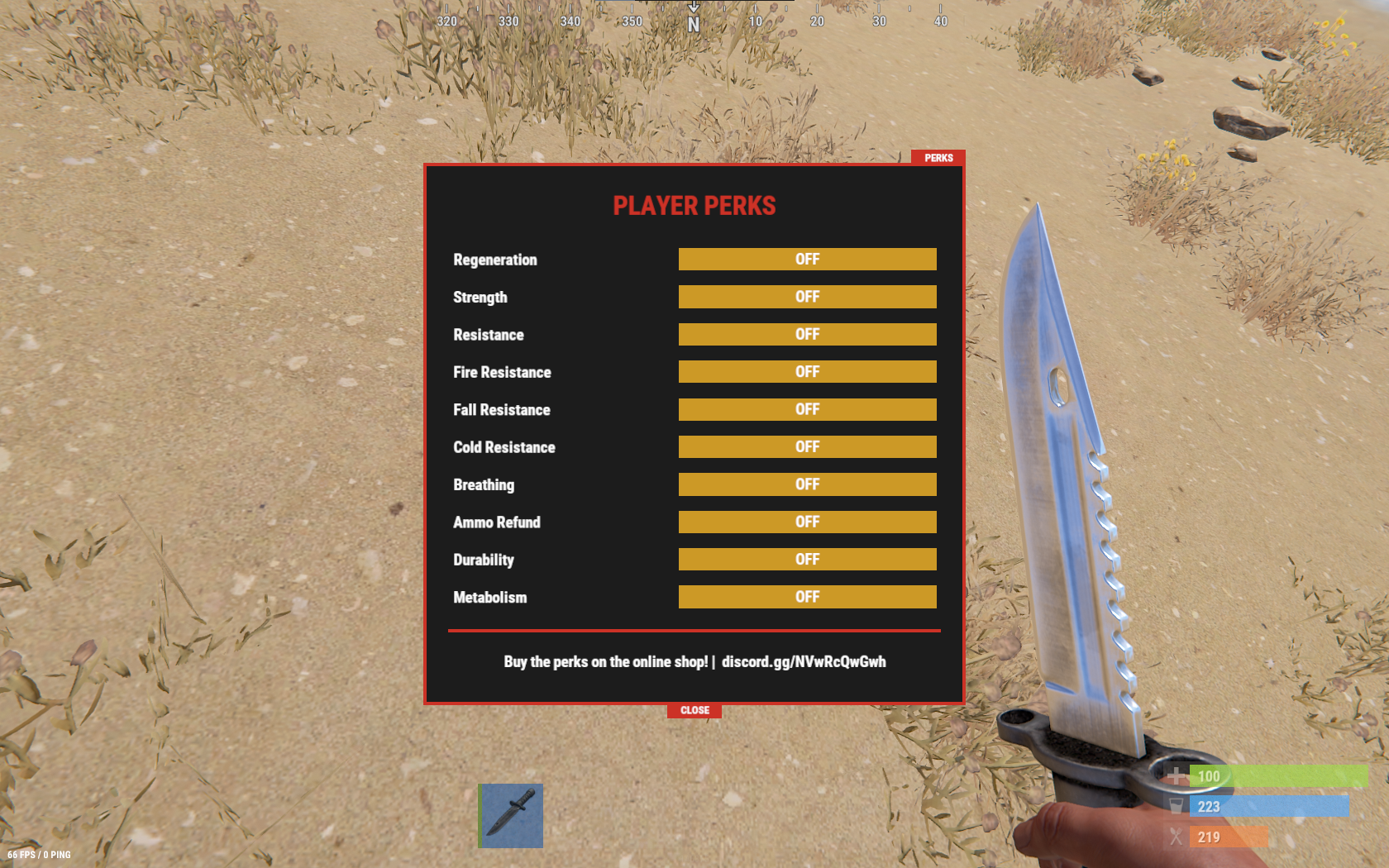Image resolution: width=1389 pixels, height=868 pixels.
Task: Enable the Strength perk
Action: click(807, 297)
